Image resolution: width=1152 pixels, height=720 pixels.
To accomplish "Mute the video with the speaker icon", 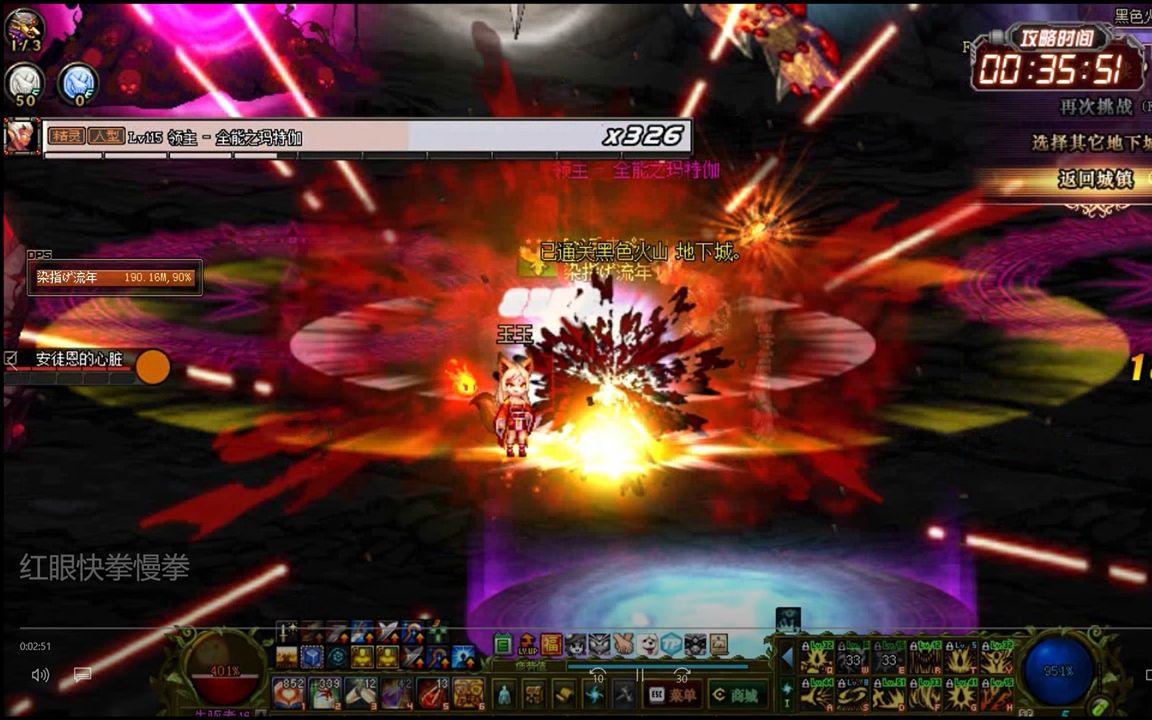I will 40,675.
